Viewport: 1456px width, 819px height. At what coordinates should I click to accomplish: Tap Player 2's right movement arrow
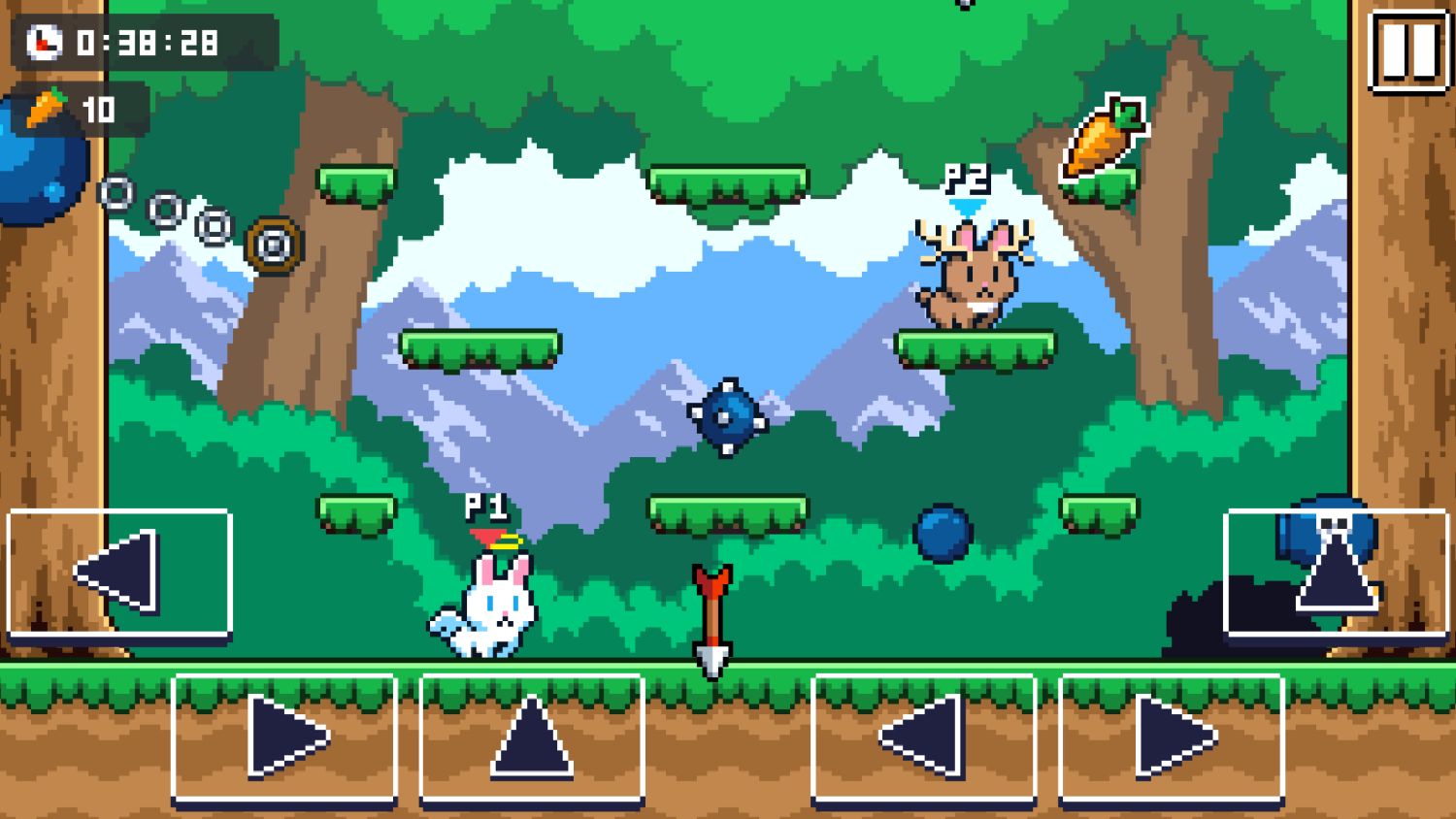[1171, 736]
